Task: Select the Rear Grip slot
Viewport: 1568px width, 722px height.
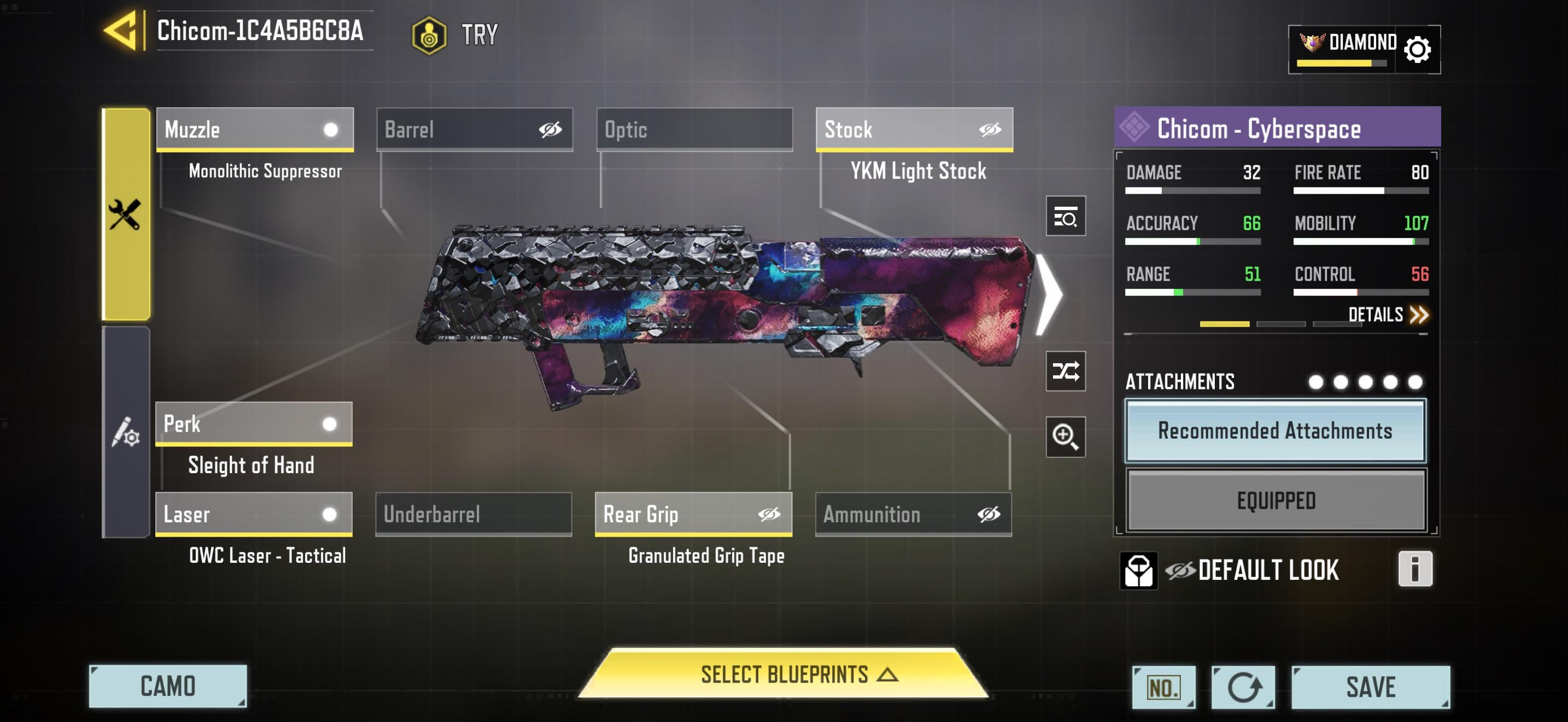Action: [693, 514]
